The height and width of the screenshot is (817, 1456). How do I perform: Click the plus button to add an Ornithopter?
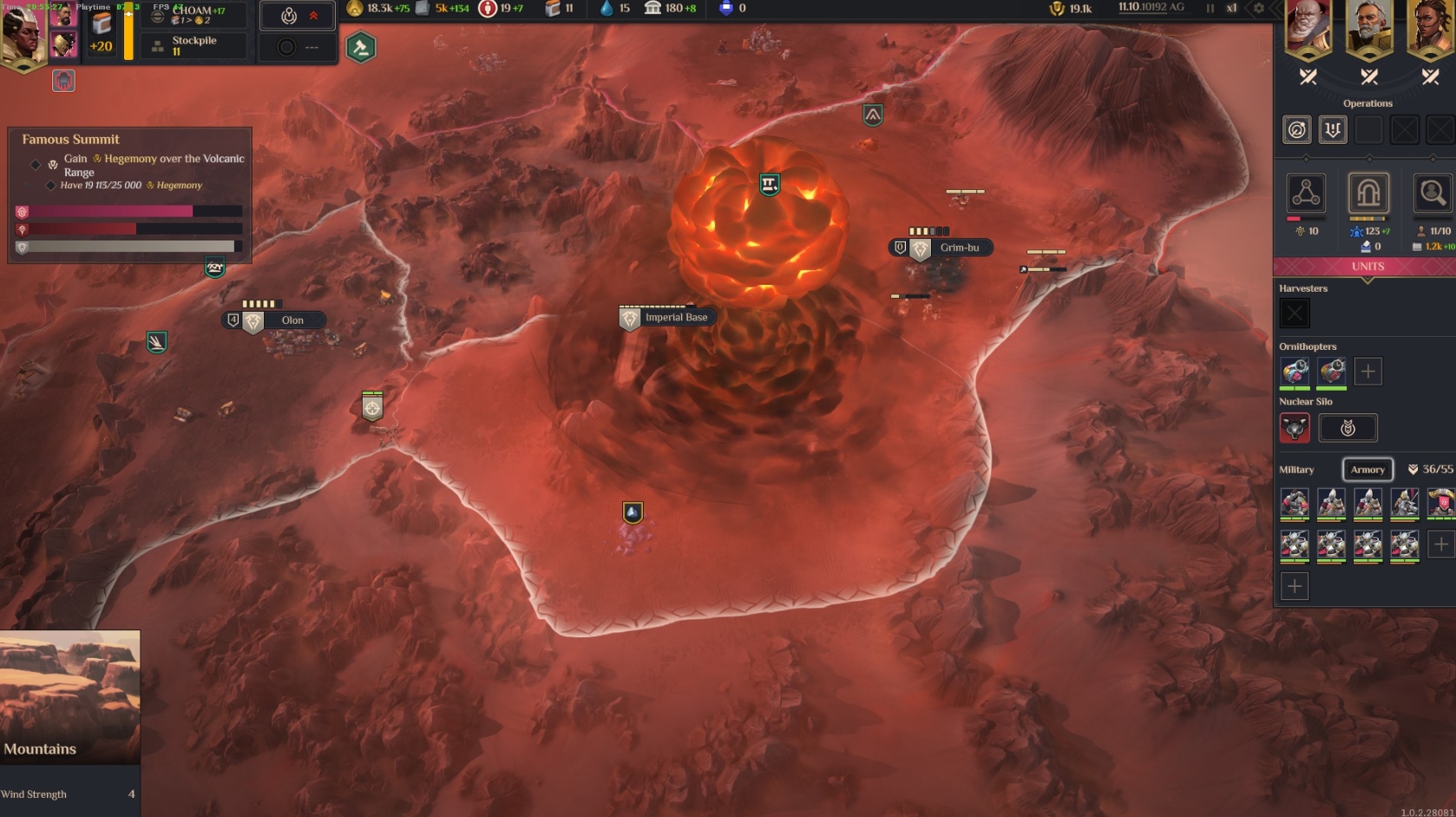click(1368, 372)
